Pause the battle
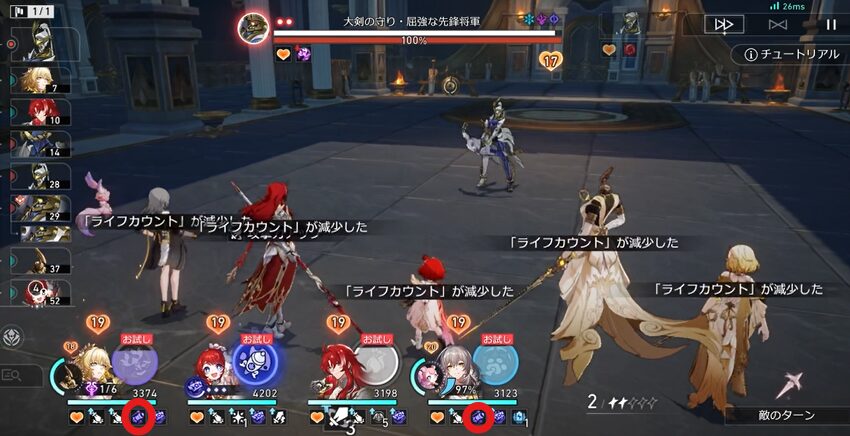 tap(830, 24)
